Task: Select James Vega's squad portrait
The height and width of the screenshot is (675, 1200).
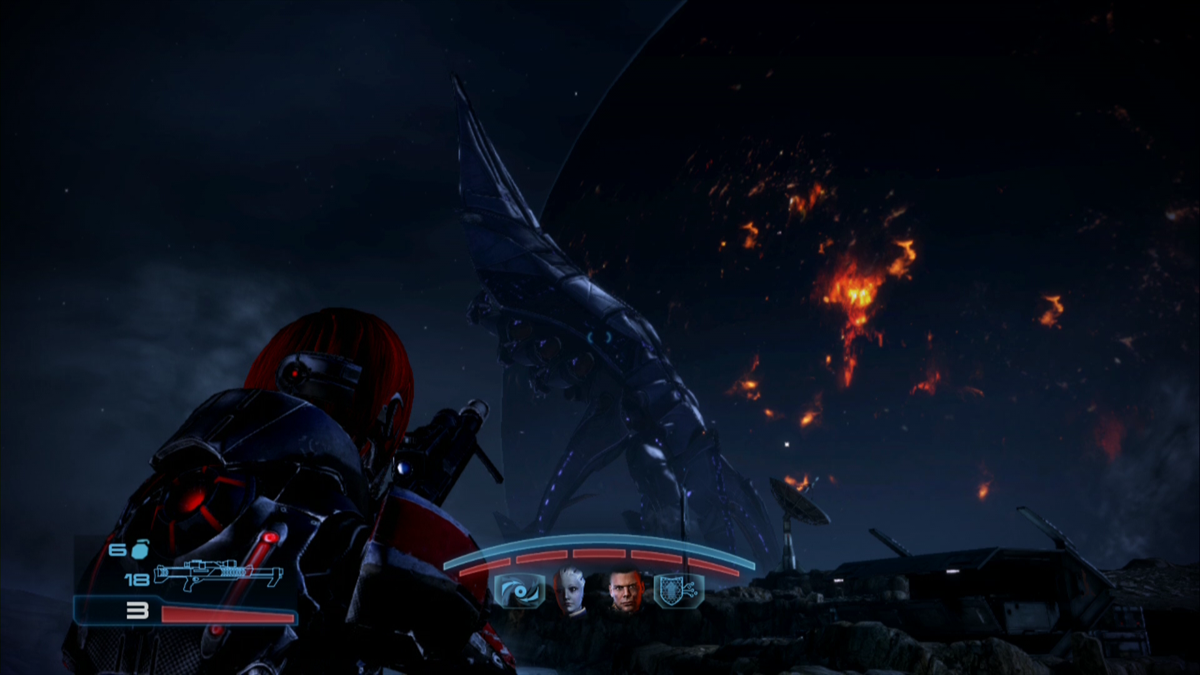Action: (626, 591)
